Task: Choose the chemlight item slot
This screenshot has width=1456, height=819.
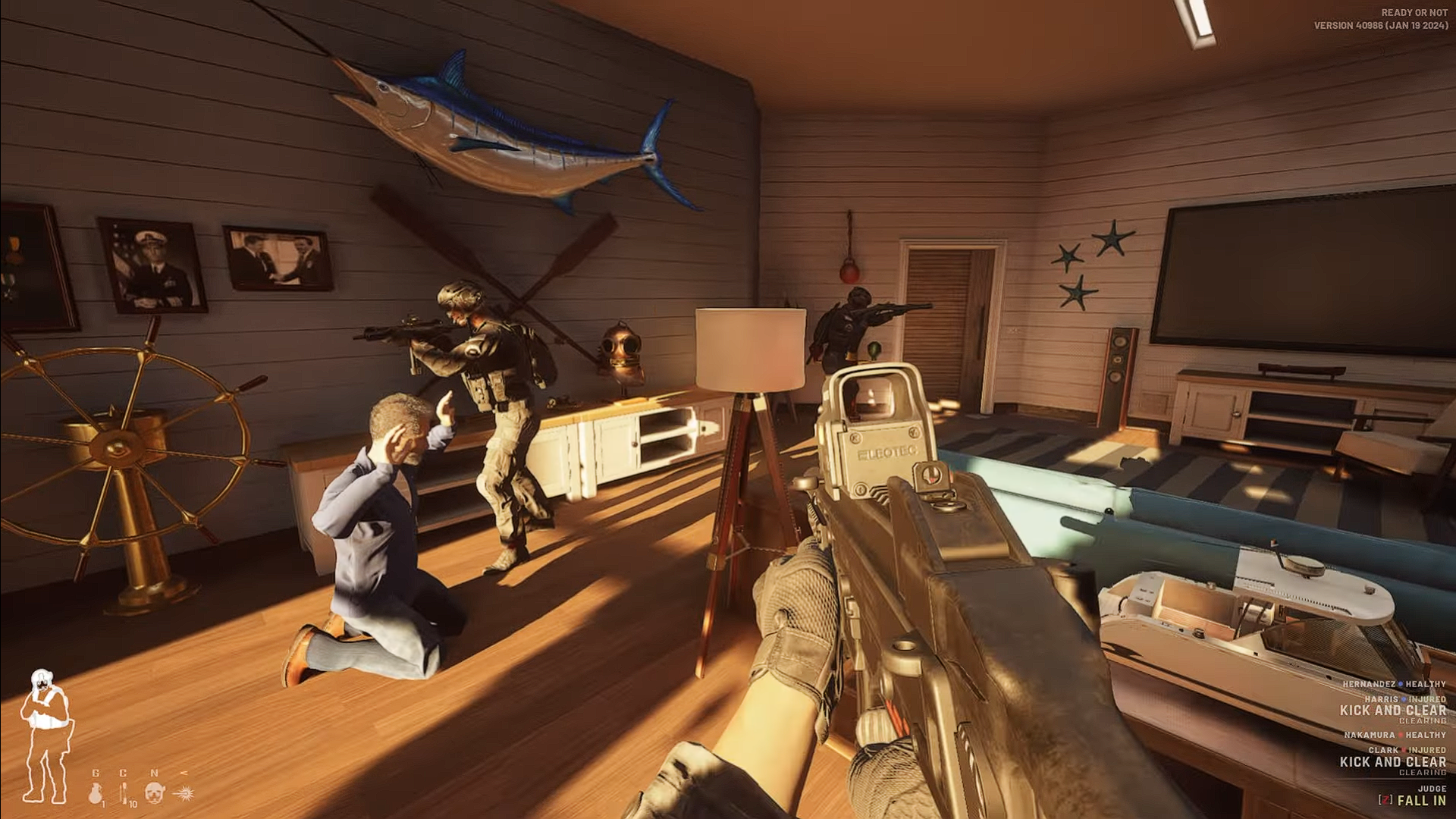Action: [x=124, y=793]
